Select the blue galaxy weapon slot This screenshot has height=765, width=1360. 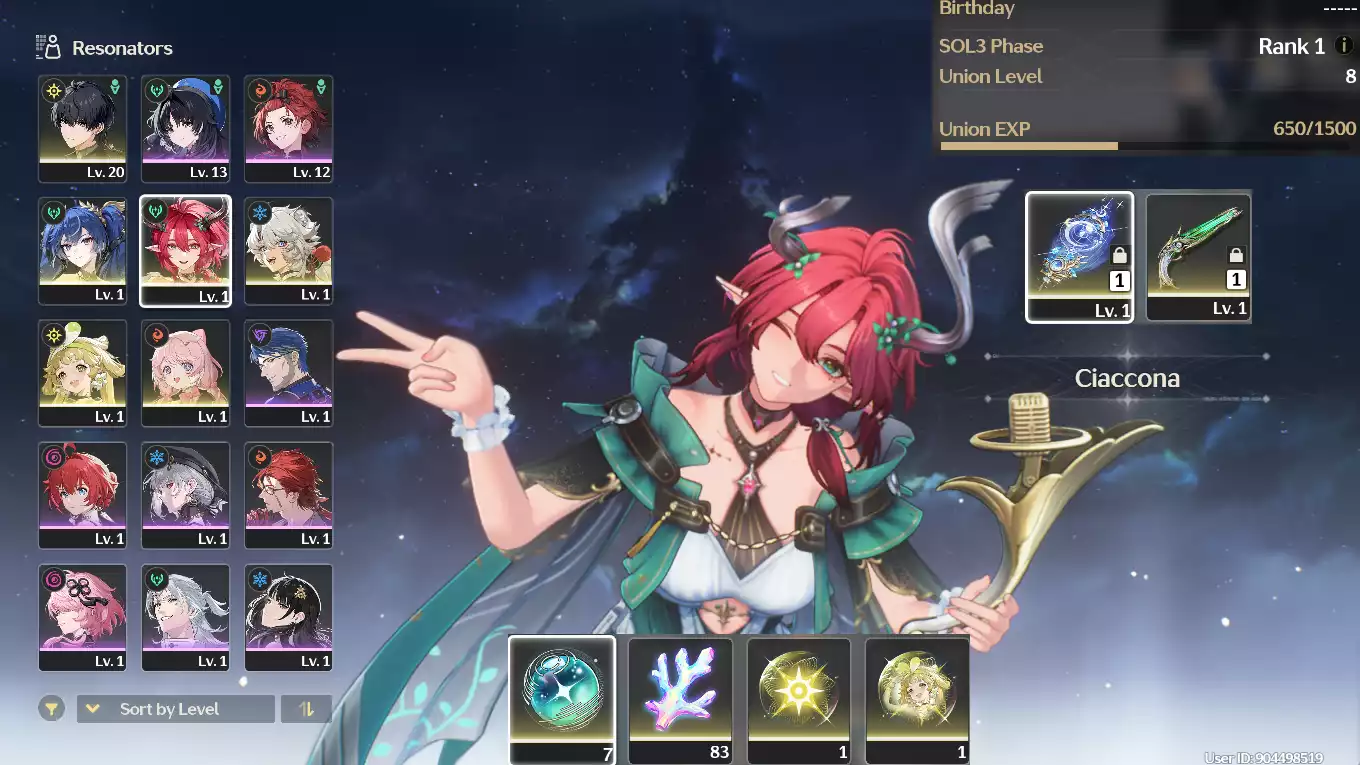(1080, 256)
